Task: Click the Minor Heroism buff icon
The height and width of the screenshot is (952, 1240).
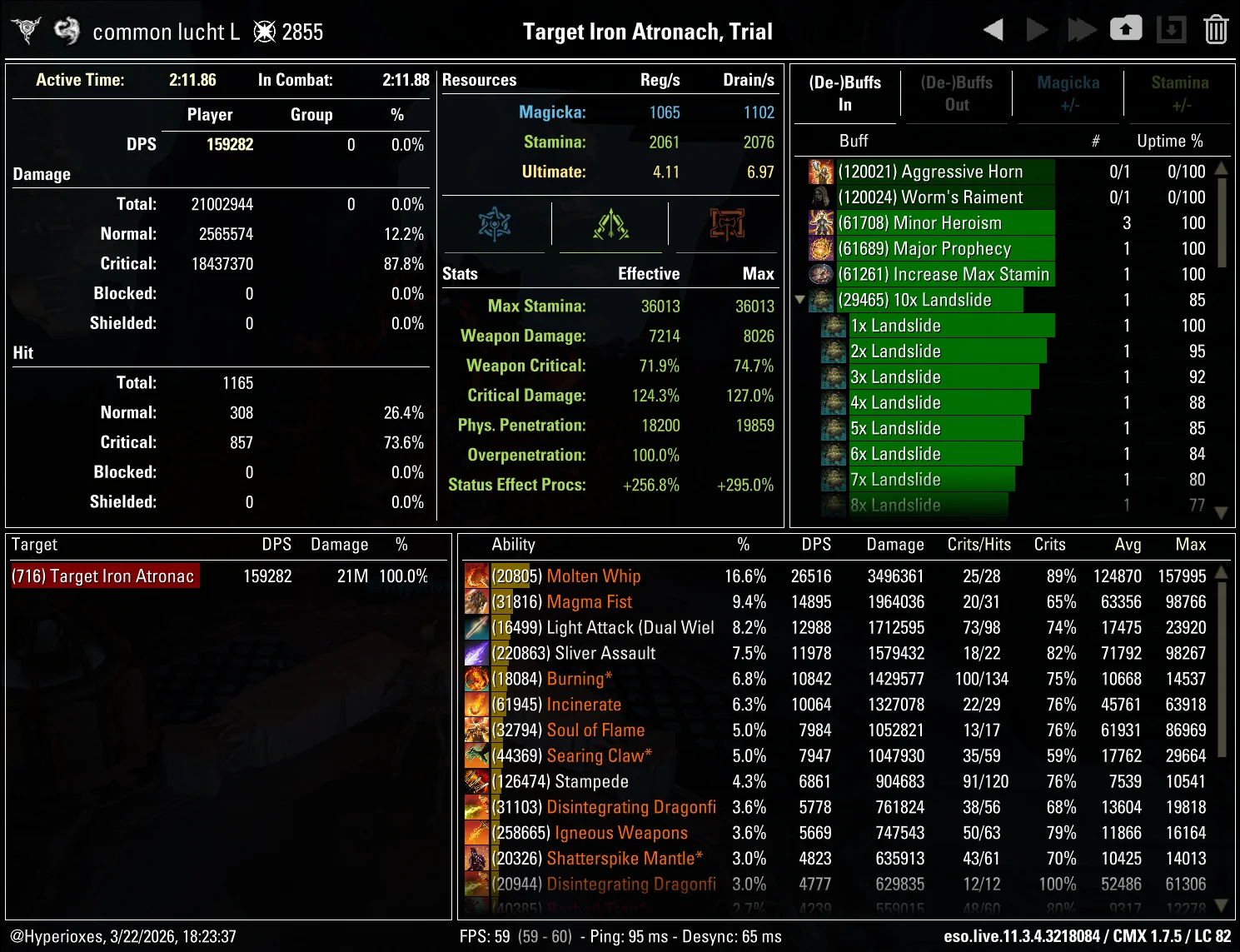Action: click(x=821, y=222)
